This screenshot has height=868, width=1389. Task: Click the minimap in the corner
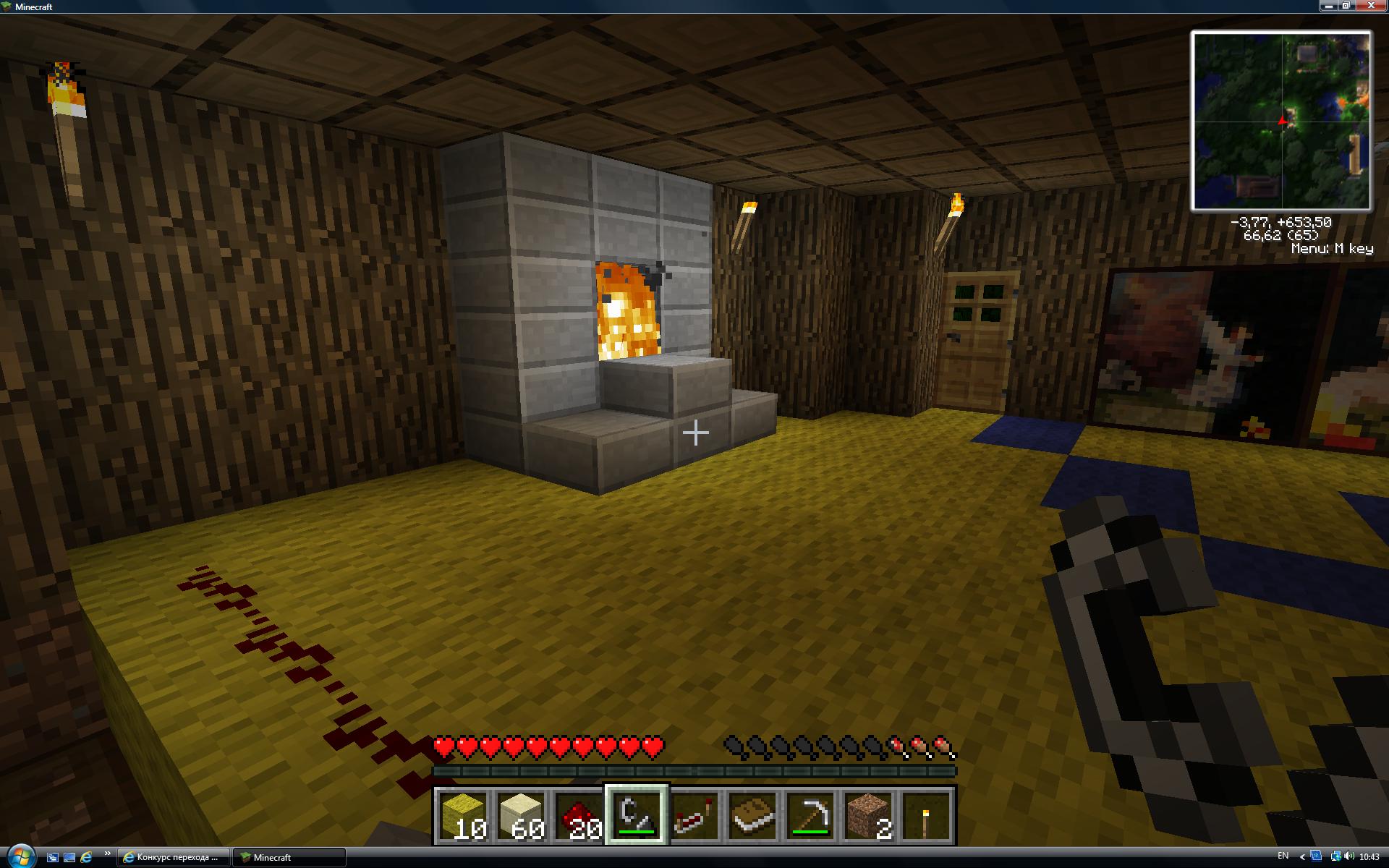coord(1281,121)
